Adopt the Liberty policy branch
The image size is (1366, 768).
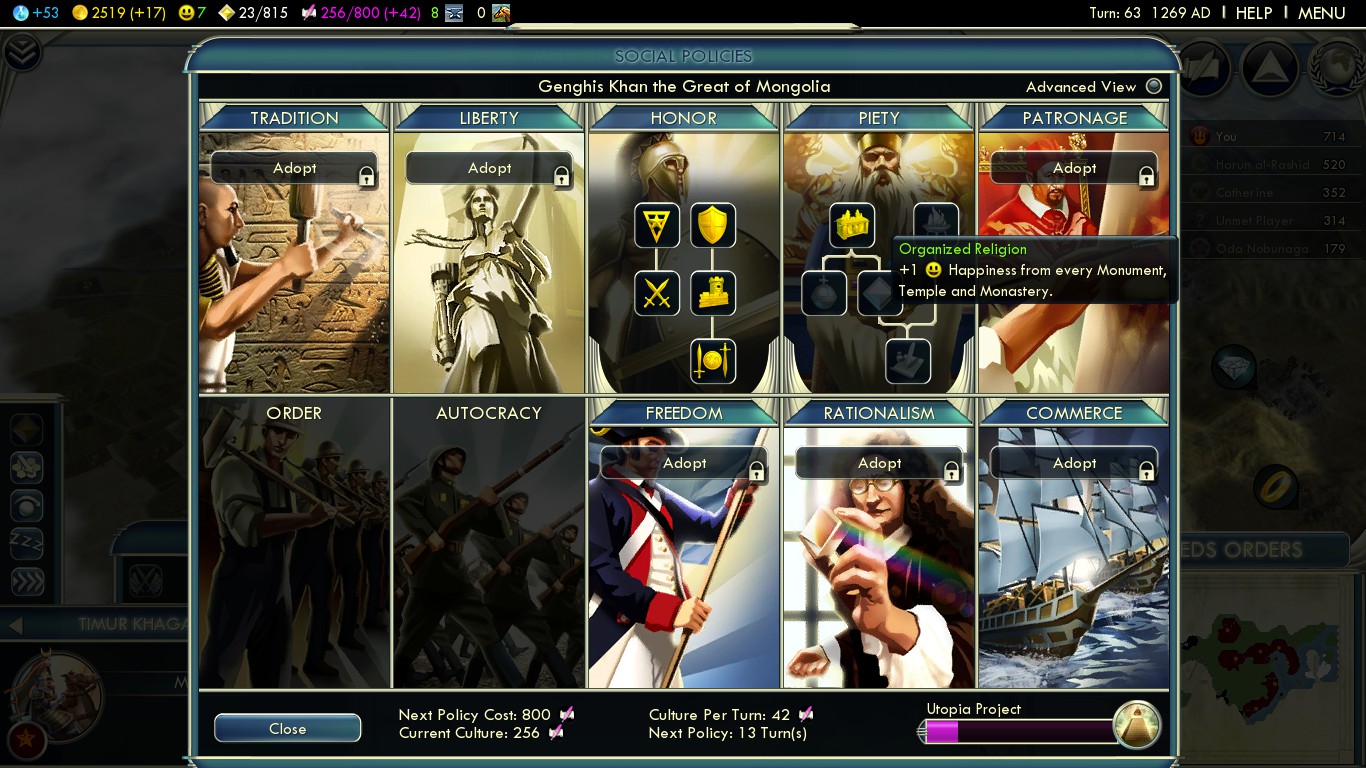tap(489, 168)
